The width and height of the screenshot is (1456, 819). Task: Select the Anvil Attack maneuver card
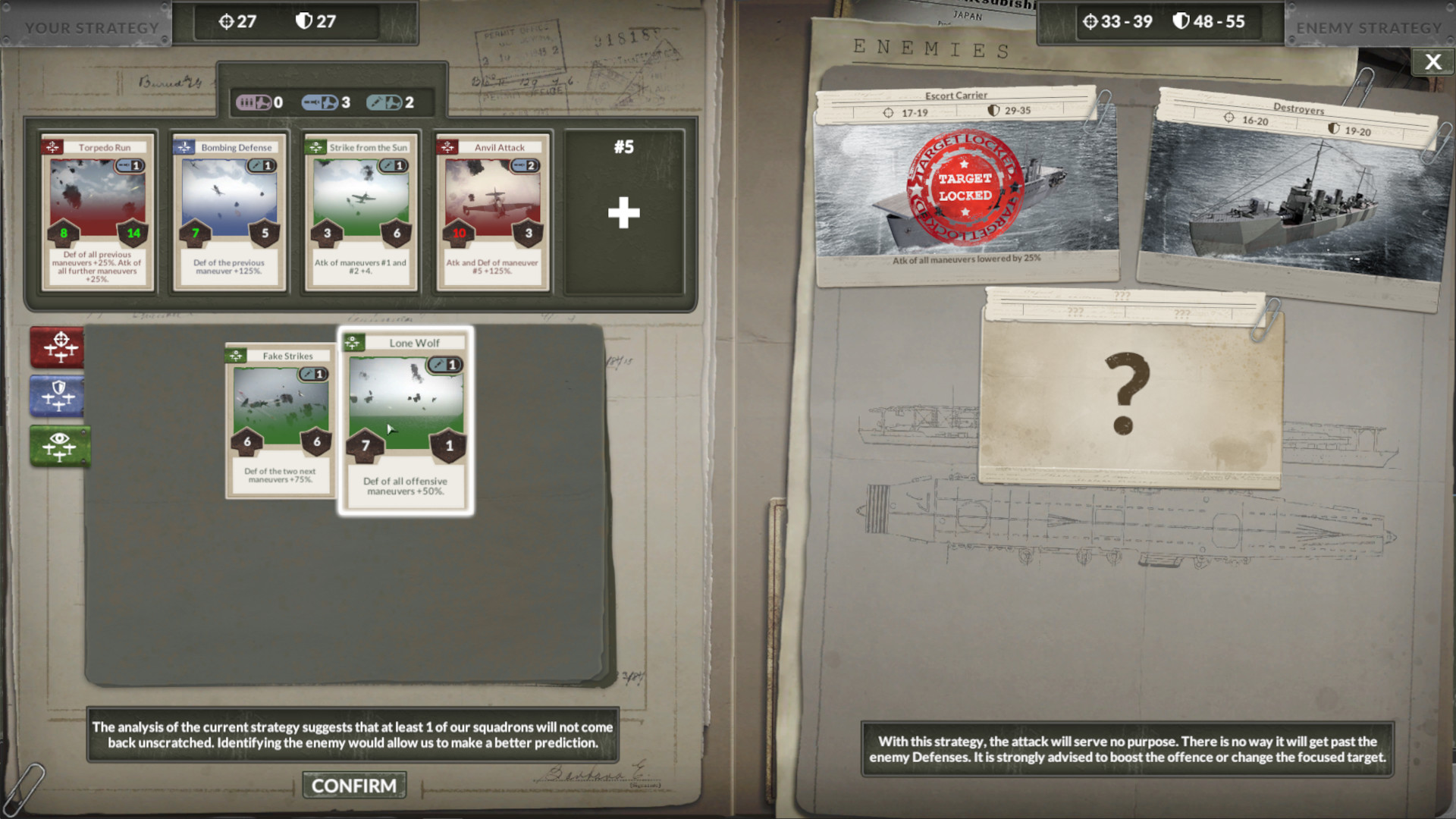tap(492, 212)
